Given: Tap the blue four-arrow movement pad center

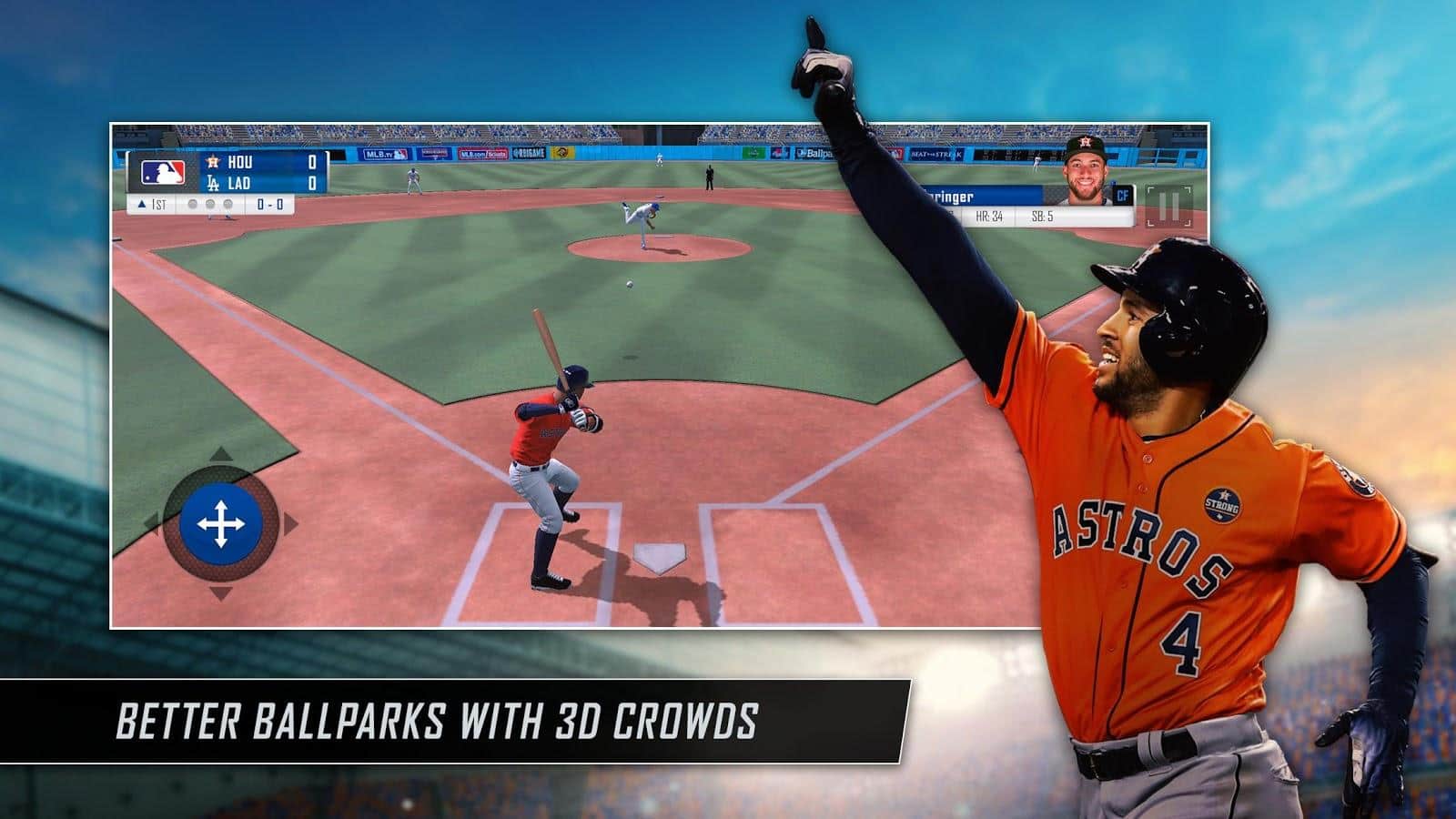Looking at the screenshot, I should point(221,524).
